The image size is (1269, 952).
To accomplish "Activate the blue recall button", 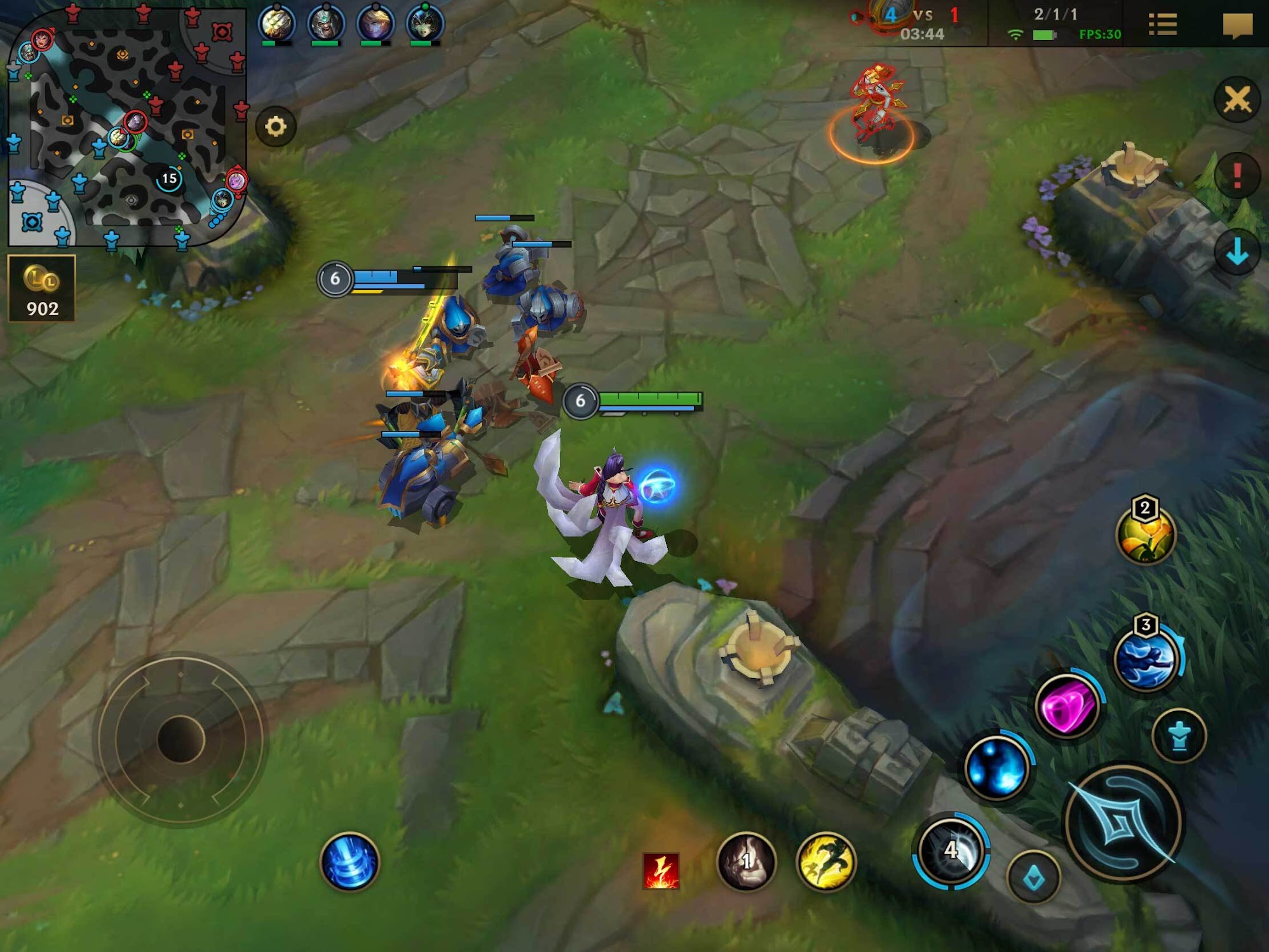I will (x=349, y=862).
